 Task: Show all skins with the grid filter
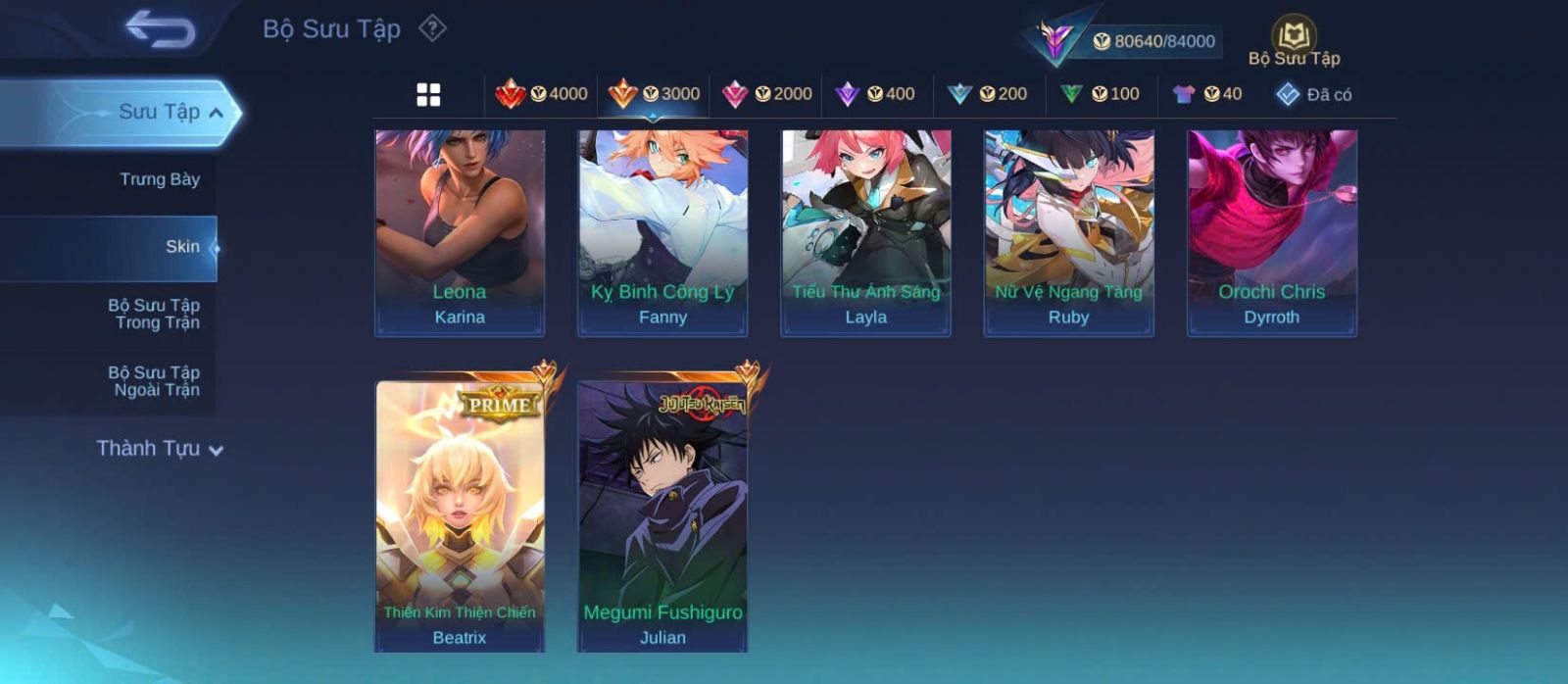tap(428, 95)
